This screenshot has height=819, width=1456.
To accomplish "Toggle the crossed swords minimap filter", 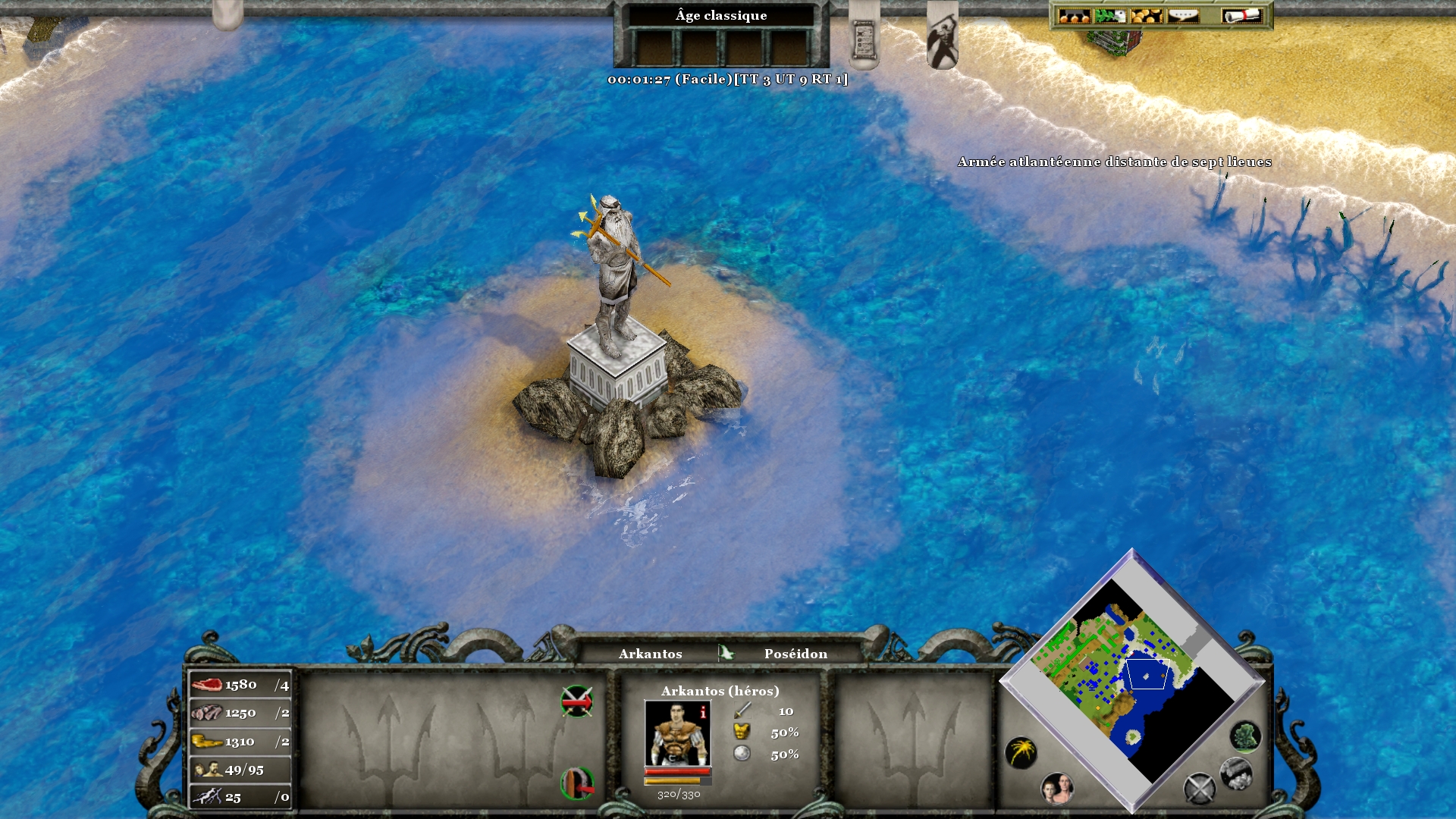I will click(1199, 789).
